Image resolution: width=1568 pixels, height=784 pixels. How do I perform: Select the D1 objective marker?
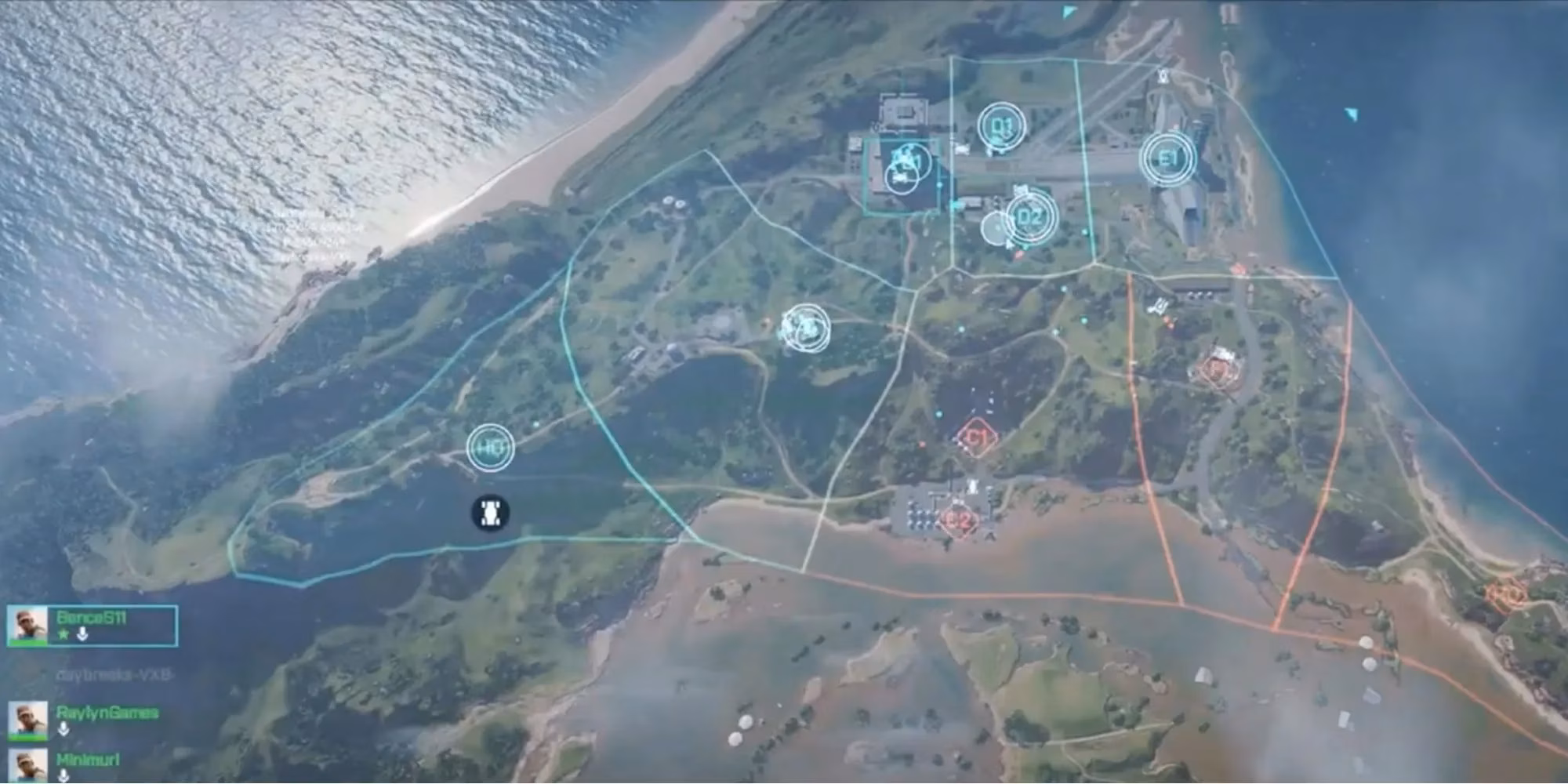(x=1001, y=125)
